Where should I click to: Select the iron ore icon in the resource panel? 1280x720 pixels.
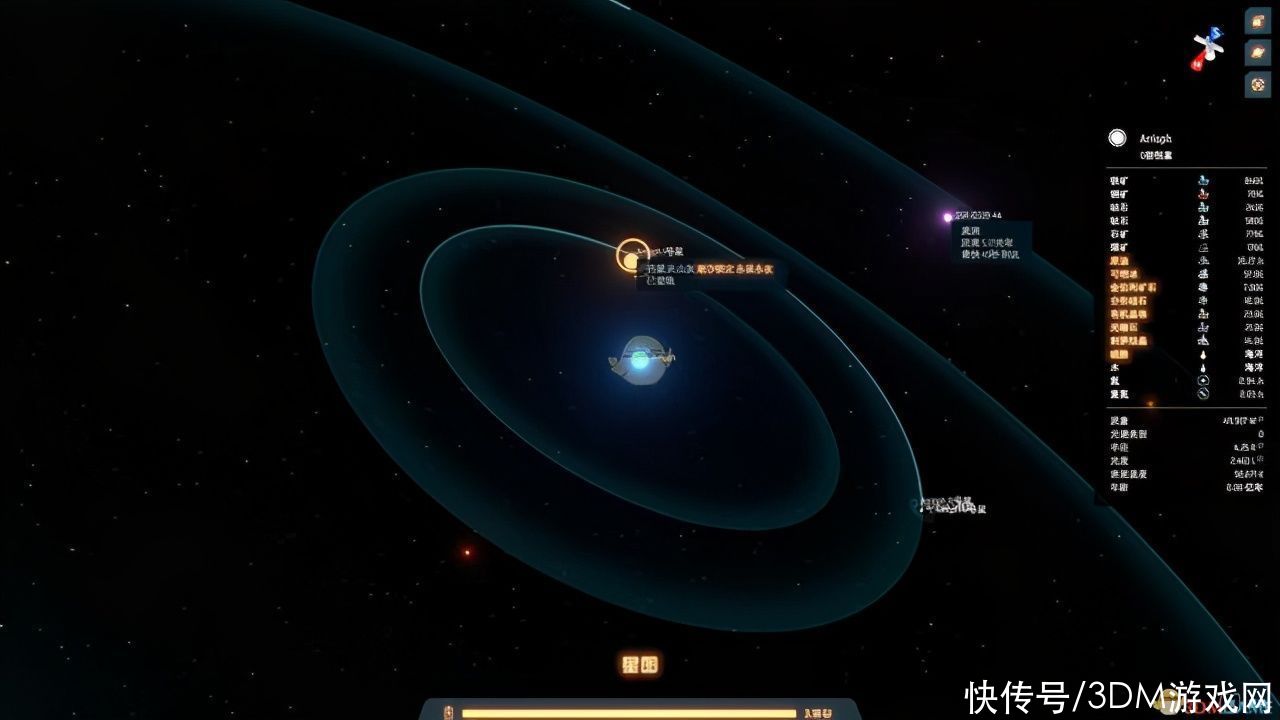(1201, 180)
